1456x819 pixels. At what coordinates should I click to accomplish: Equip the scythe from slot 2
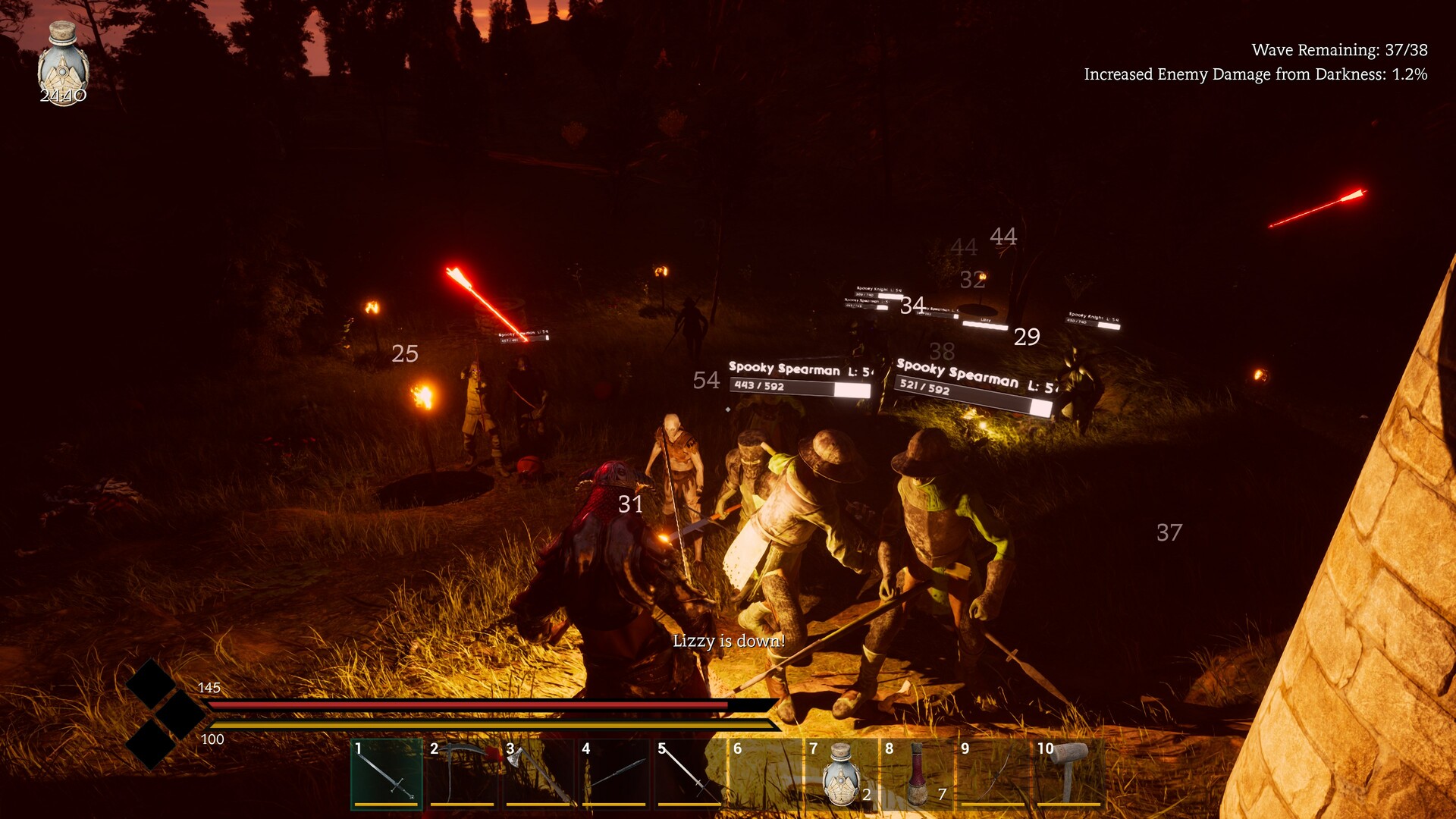pos(462,773)
